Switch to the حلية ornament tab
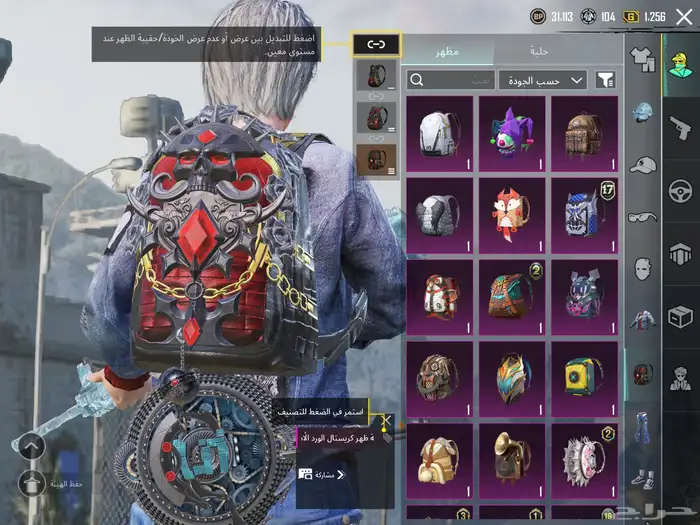The image size is (700, 525). [539, 50]
